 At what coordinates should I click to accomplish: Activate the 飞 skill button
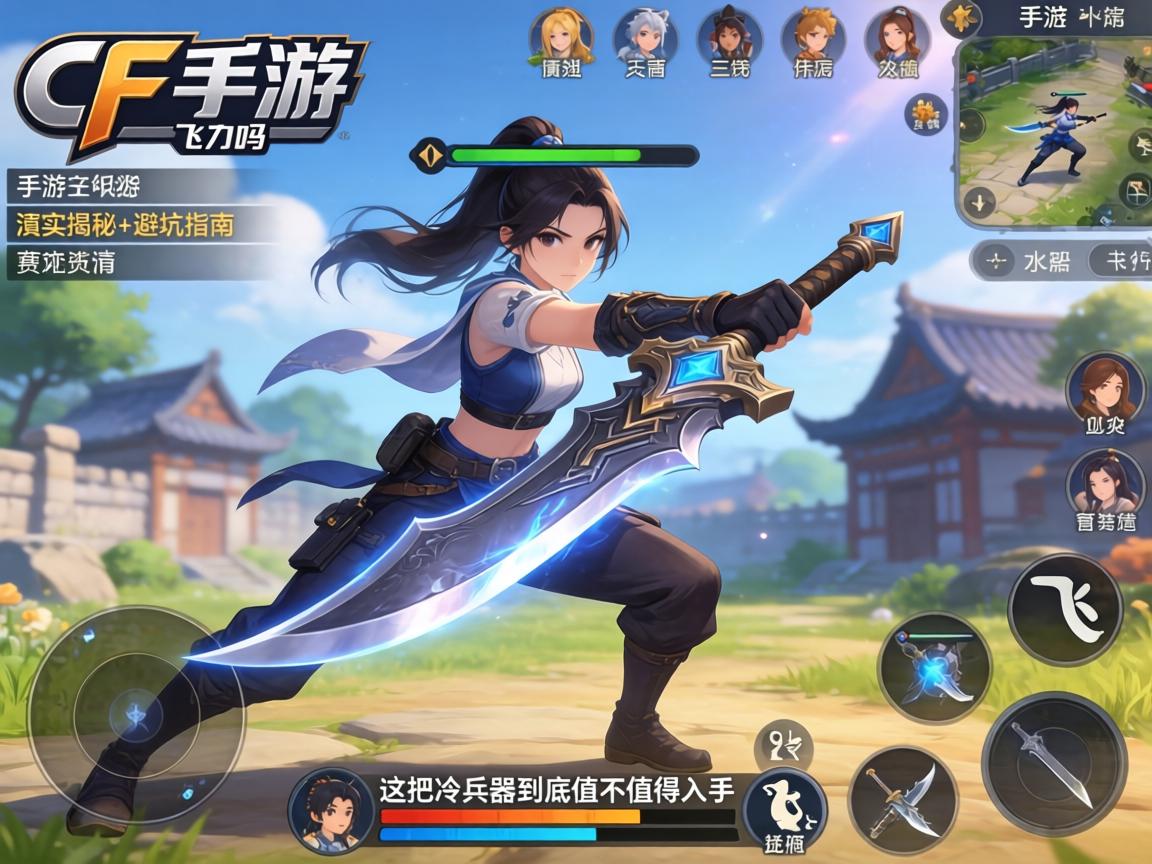(1064, 608)
